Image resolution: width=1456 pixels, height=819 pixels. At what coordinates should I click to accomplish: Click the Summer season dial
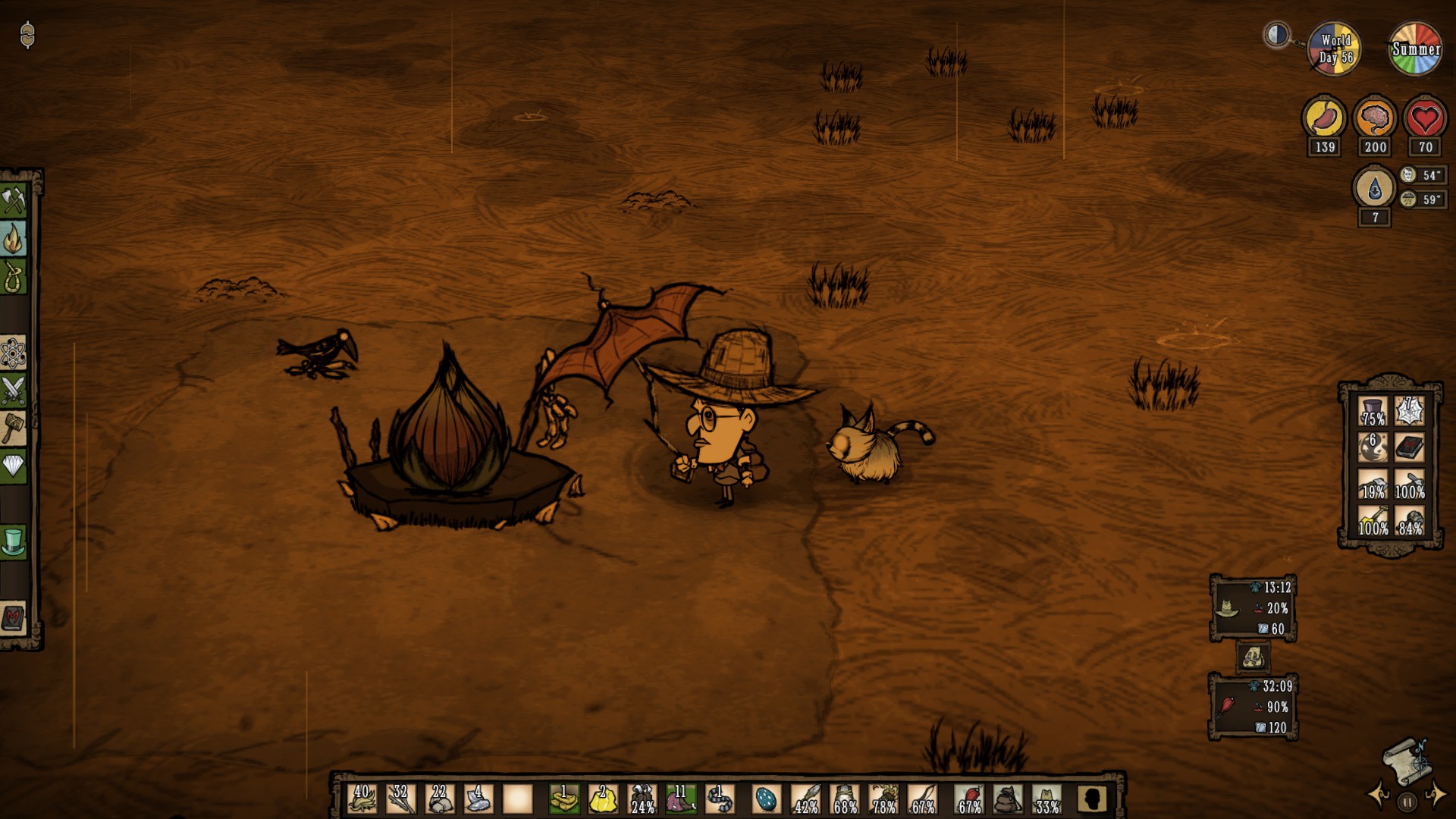point(1415,48)
